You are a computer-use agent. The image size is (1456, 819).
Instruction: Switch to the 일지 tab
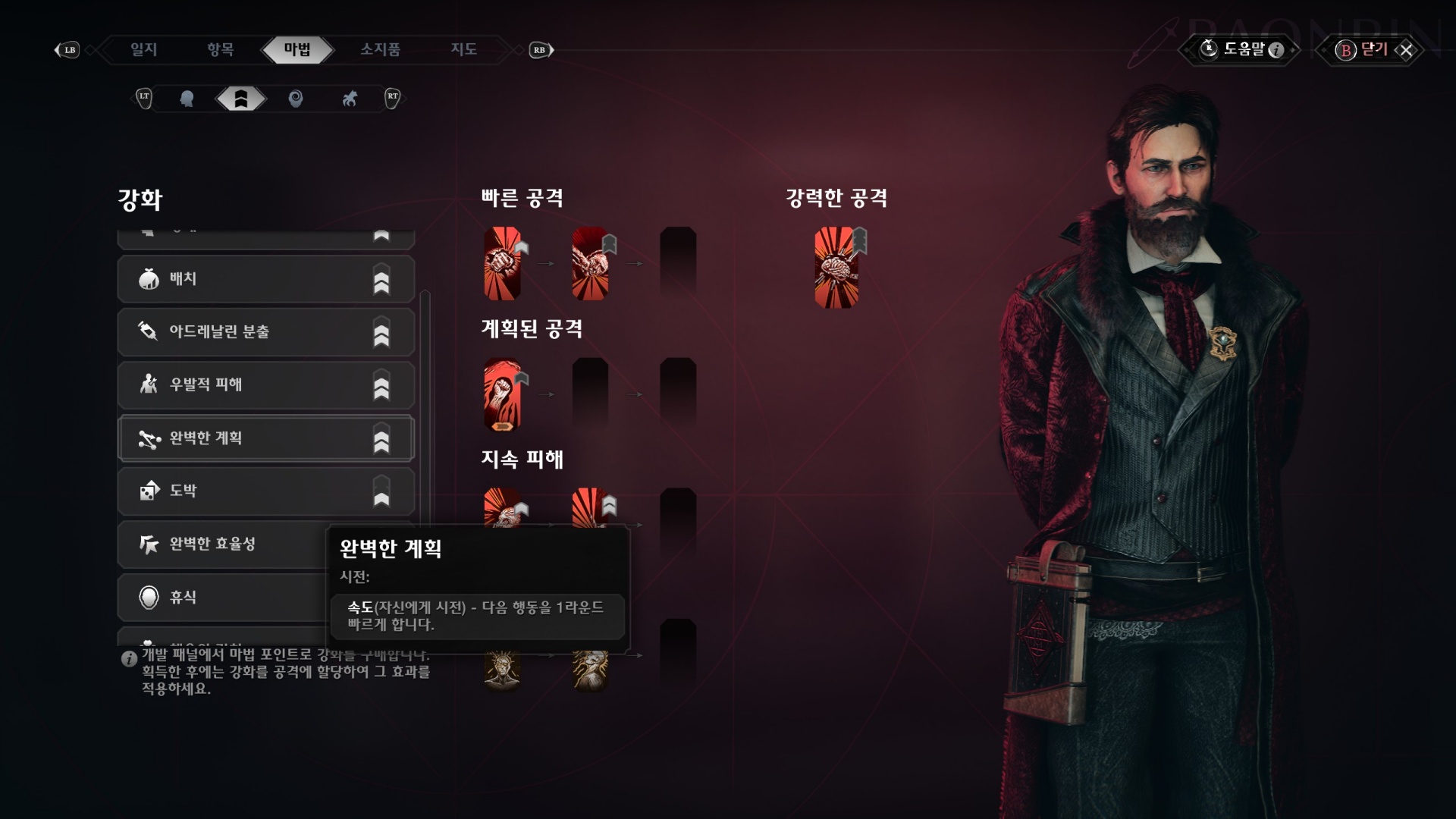pyautogui.click(x=143, y=50)
